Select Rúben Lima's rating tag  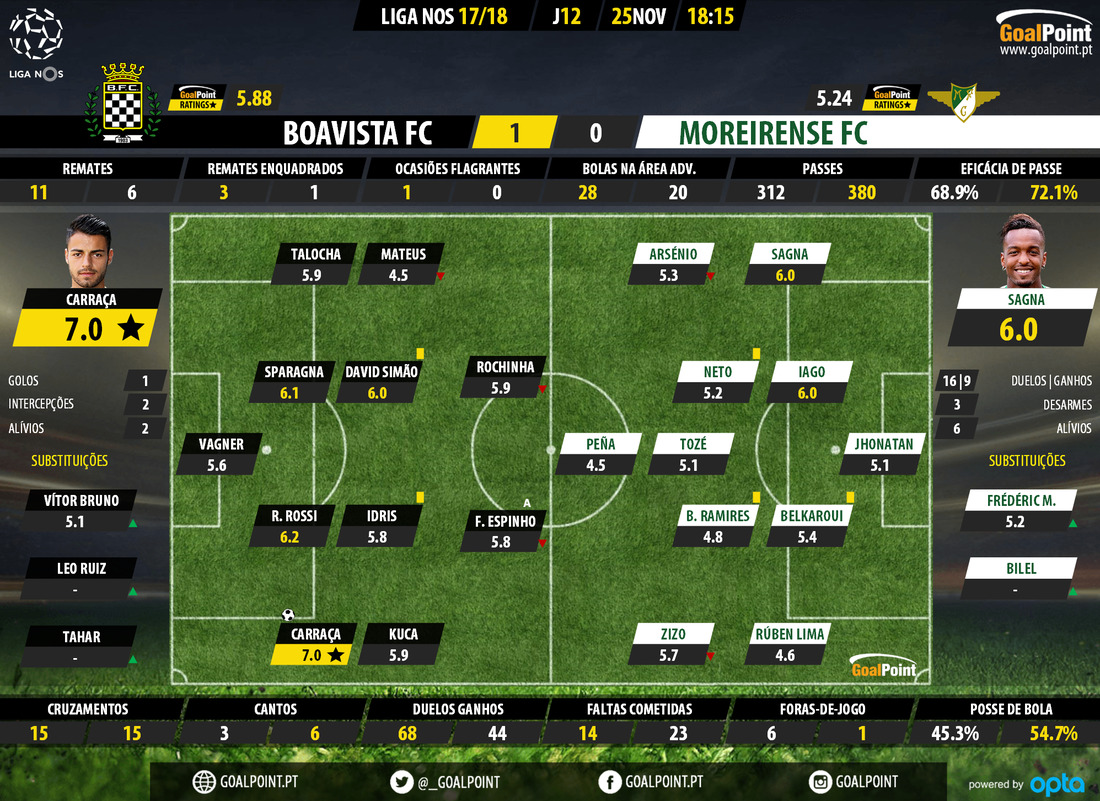tap(785, 645)
